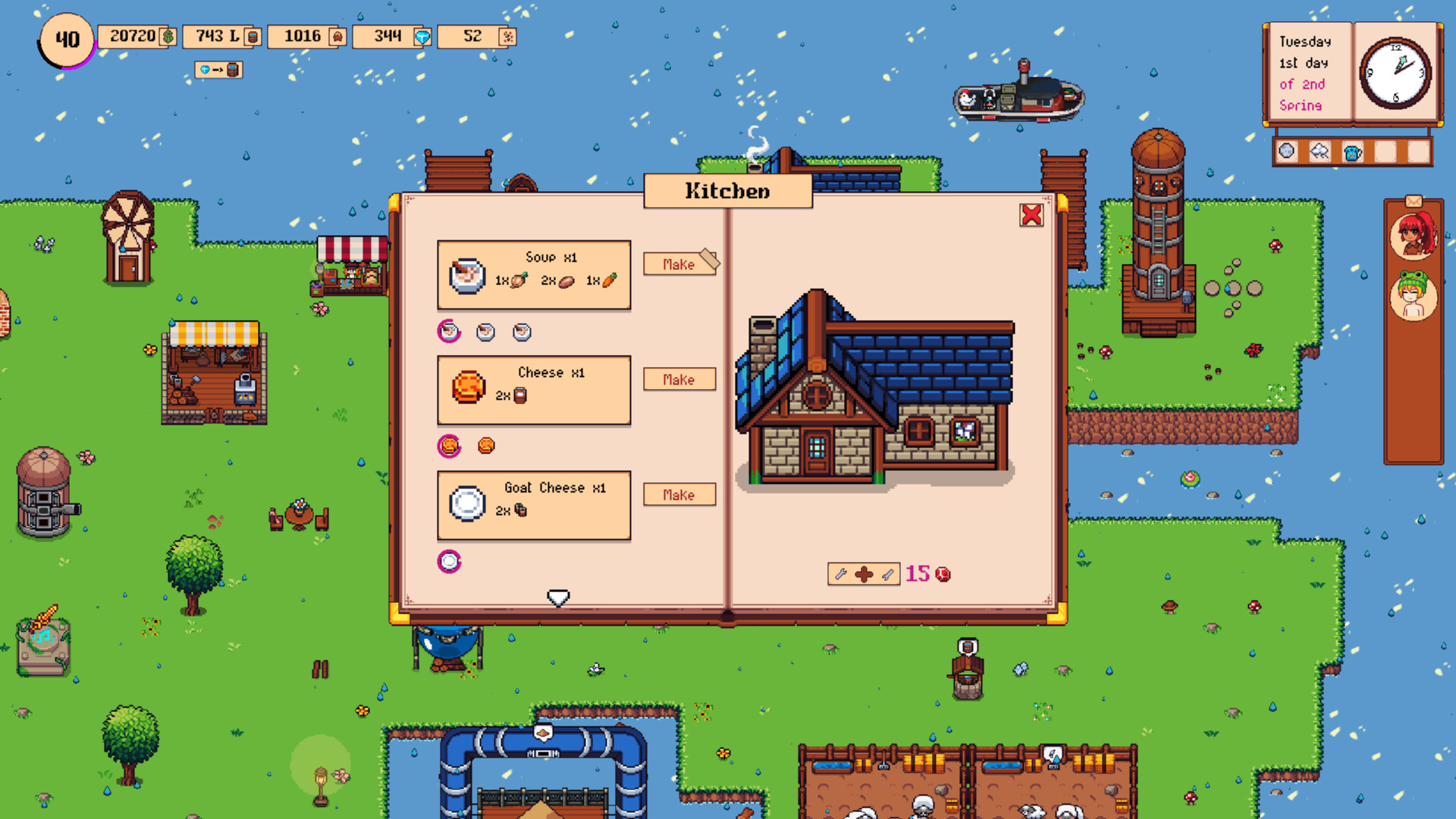Click the rainy weather forecast icon
The width and height of the screenshot is (1456, 819).
click(1319, 152)
